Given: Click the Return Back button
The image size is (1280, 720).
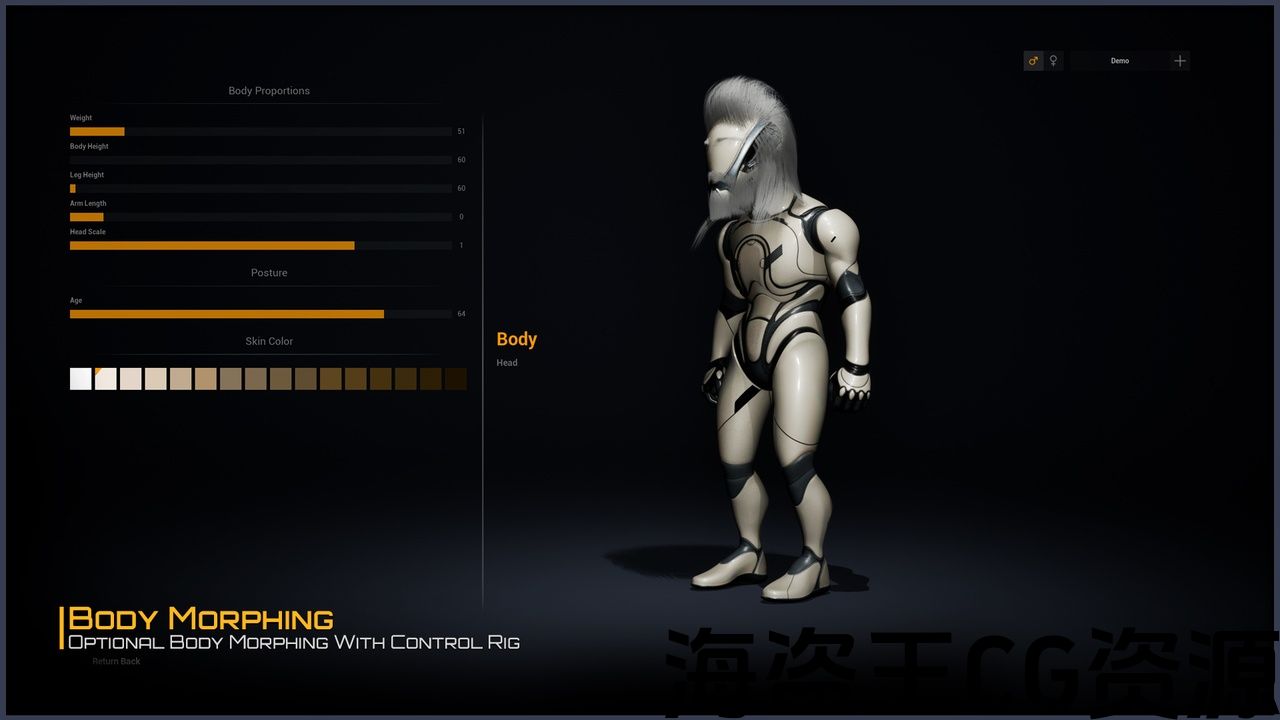Looking at the screenshot, I should pos(116,661).
